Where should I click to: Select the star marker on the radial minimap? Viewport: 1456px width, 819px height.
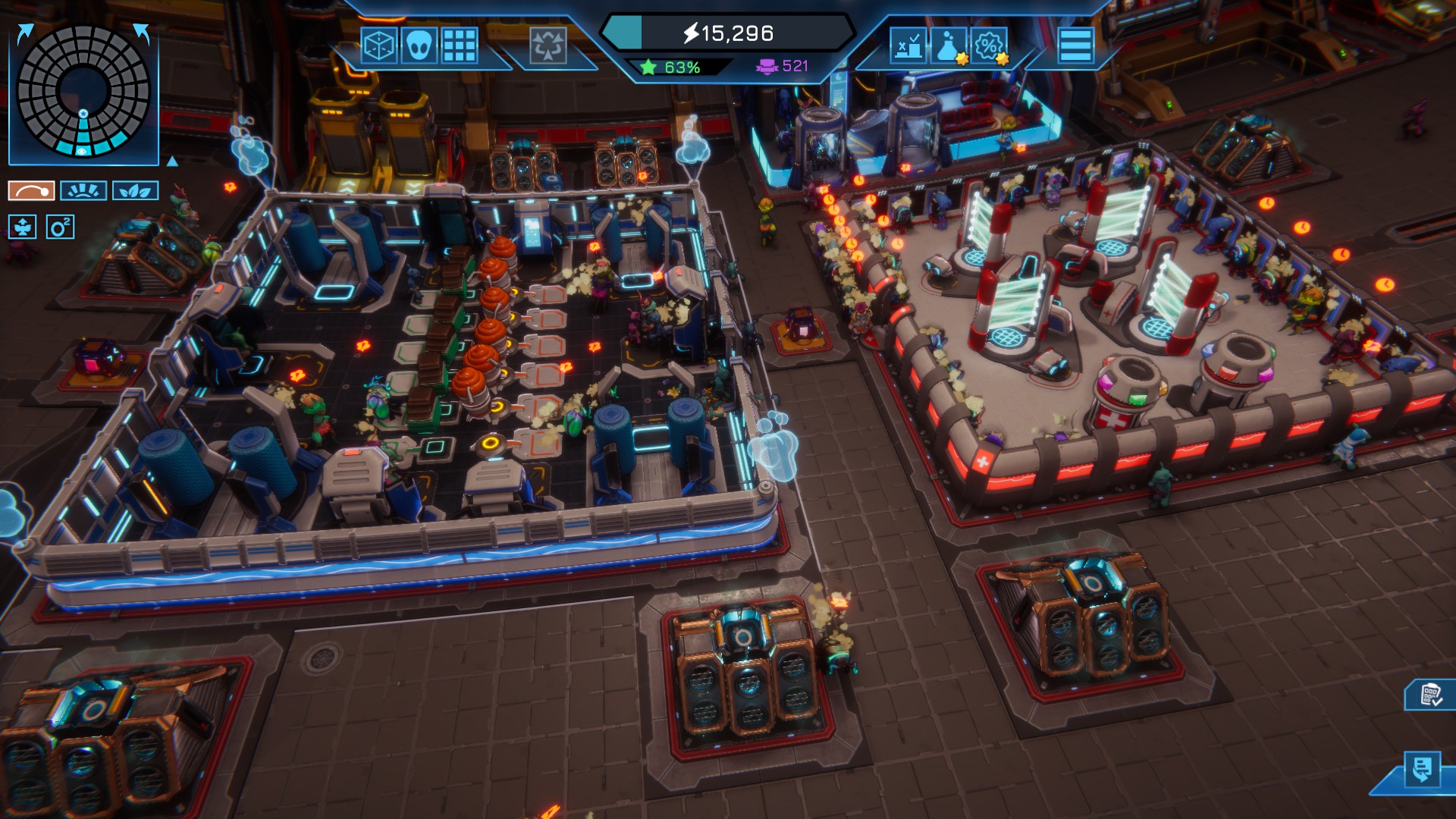tap(84, 114)
